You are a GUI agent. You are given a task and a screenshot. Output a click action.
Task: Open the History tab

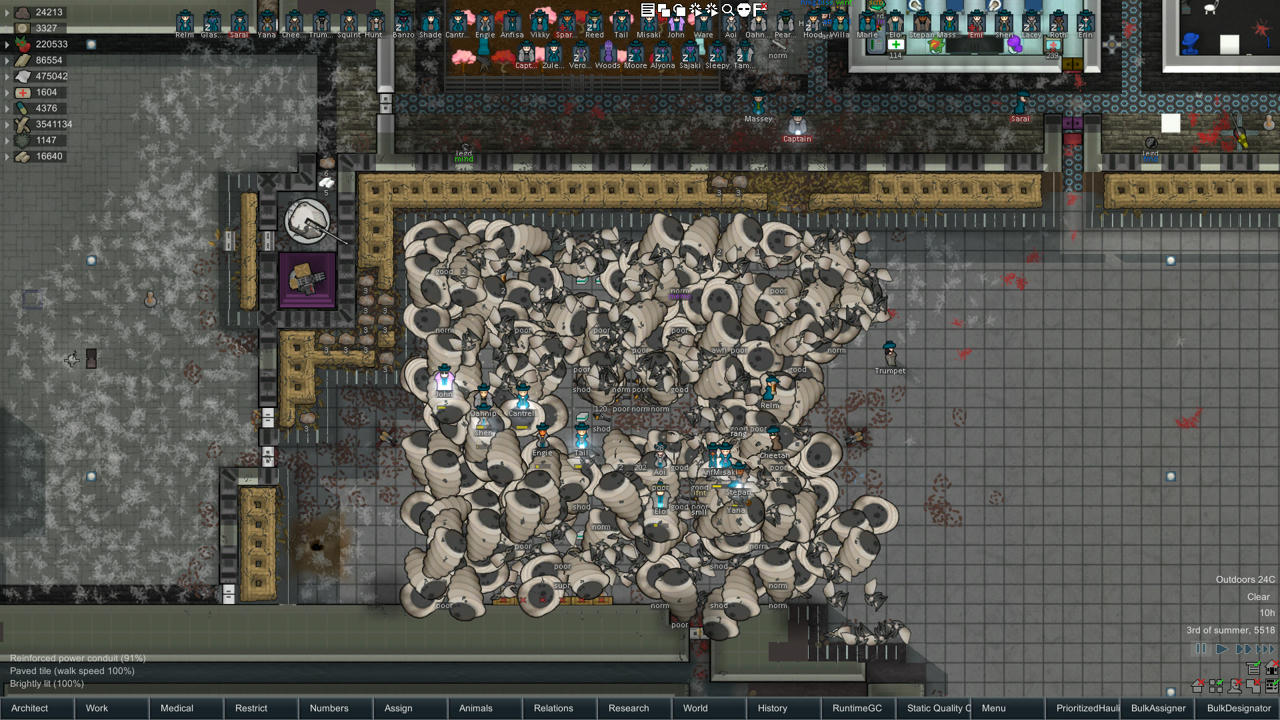(x=772, y=708)
